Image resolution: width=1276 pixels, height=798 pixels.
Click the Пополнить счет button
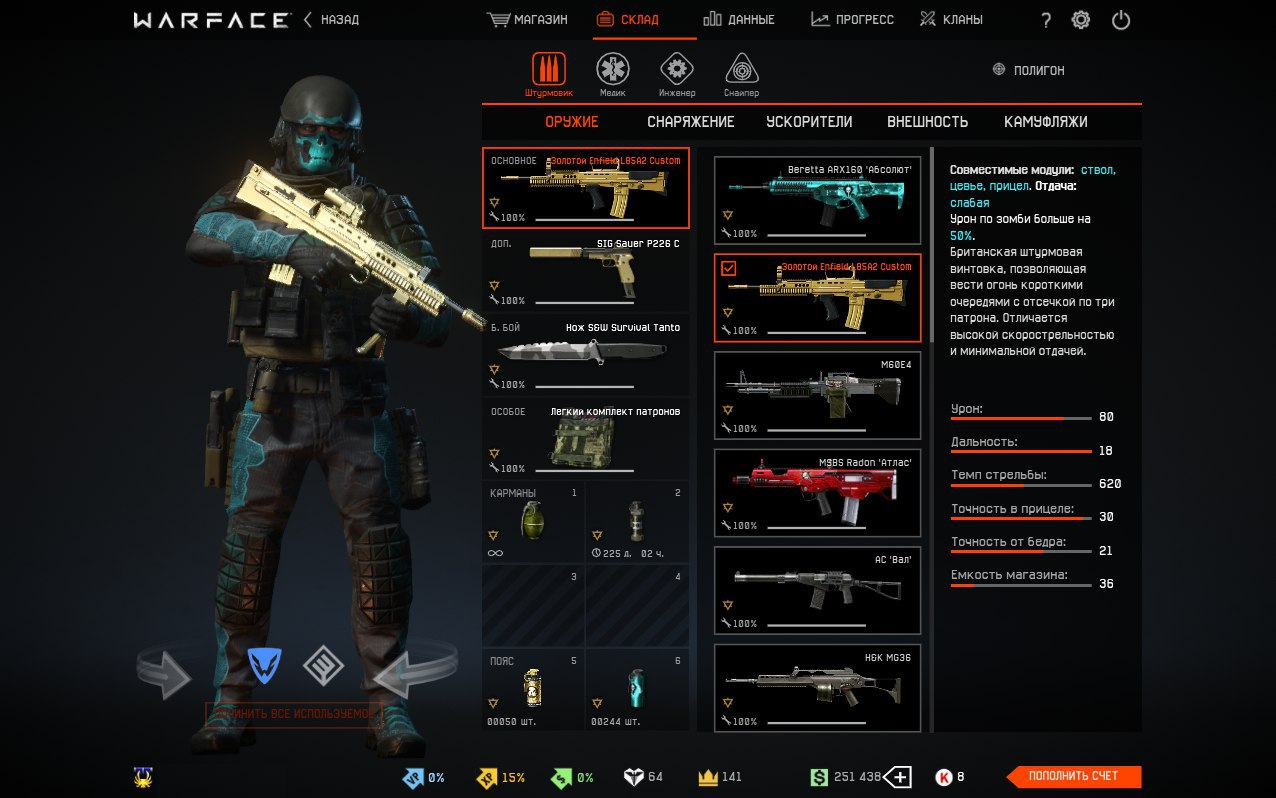1073,776
